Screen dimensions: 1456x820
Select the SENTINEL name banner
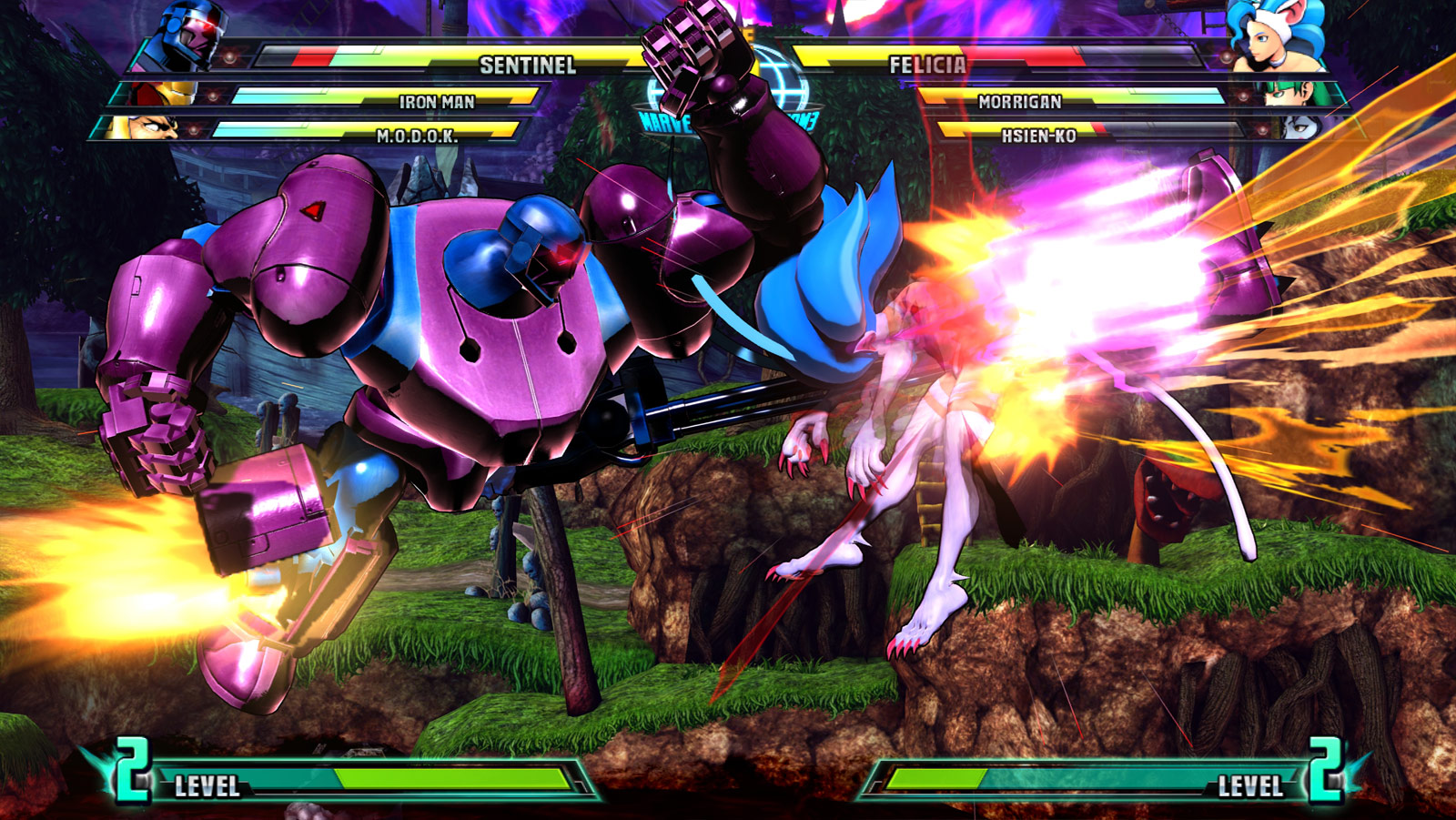click(x=528, y=64)
